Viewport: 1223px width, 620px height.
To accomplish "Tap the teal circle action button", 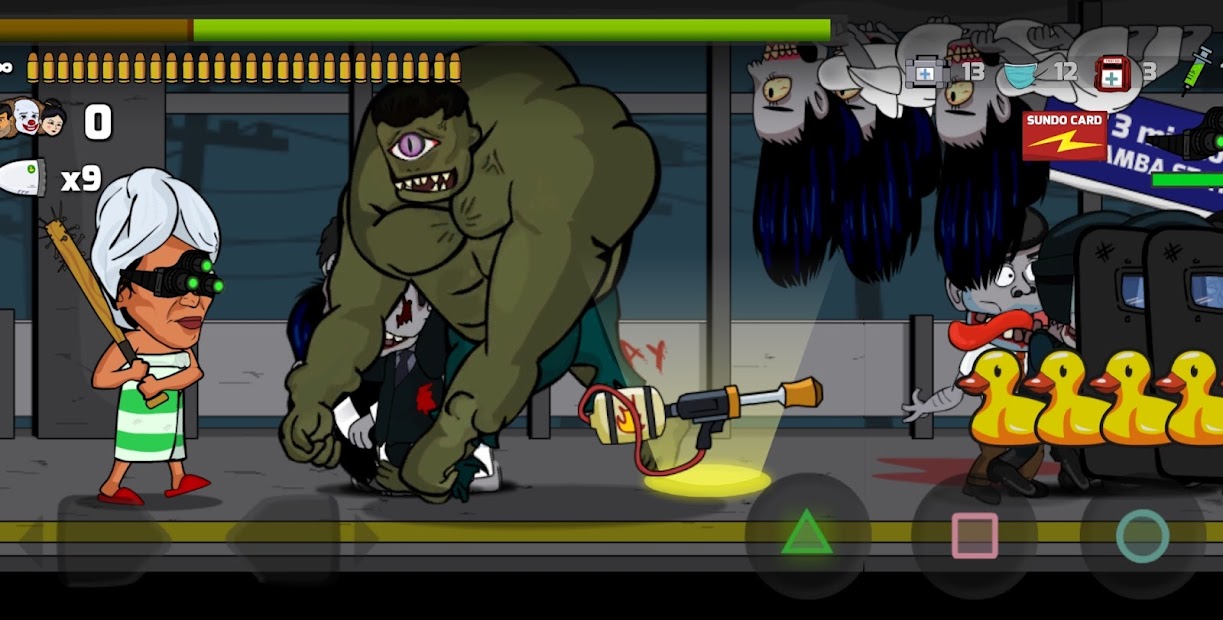I will (x=1142, y=535).
